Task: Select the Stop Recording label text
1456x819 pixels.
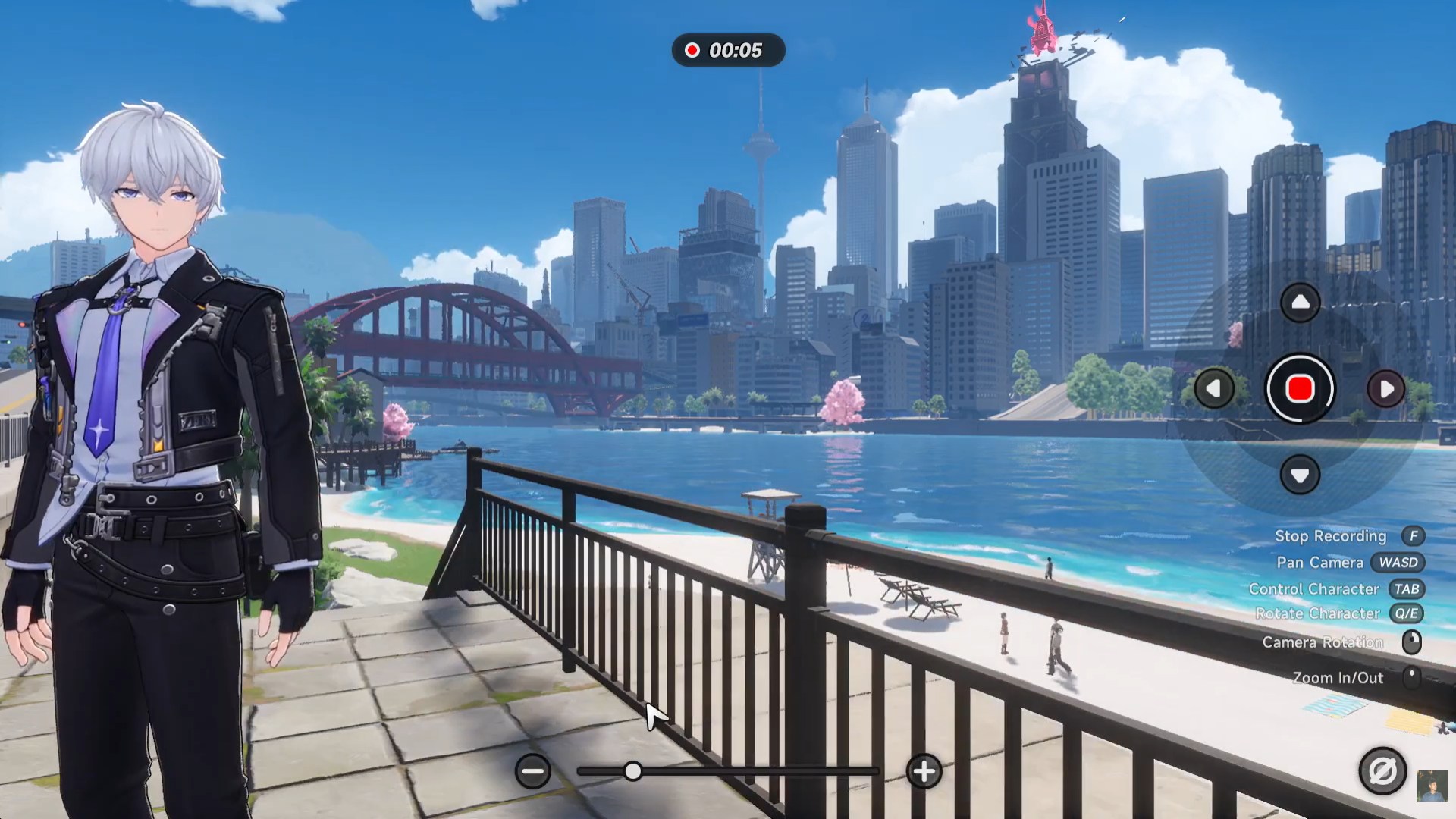Action: click(1332, 536)
